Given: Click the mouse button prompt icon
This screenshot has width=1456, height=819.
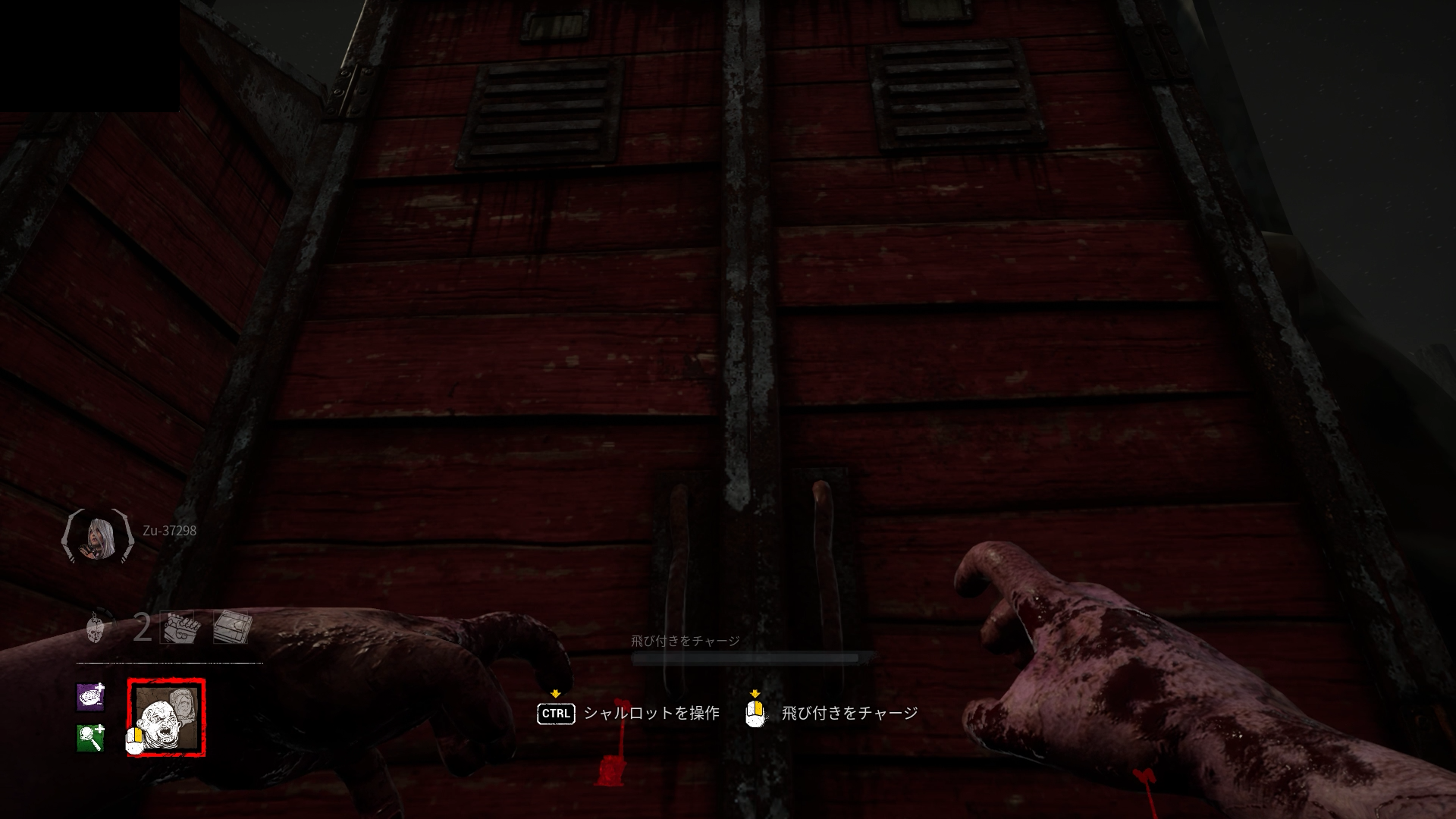Looking at the screenshot, I should 756,713.
